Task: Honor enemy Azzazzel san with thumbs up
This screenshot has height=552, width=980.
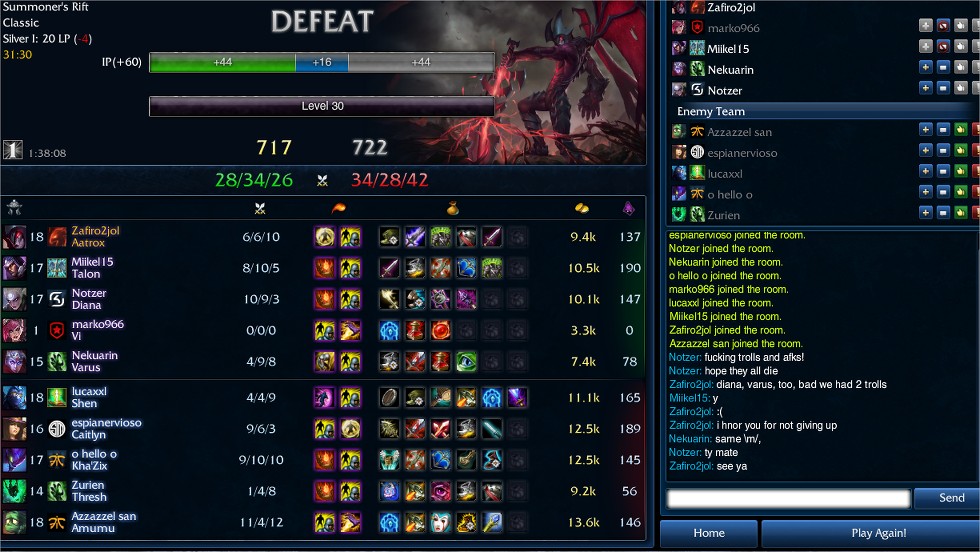Action: pos(961,130)
